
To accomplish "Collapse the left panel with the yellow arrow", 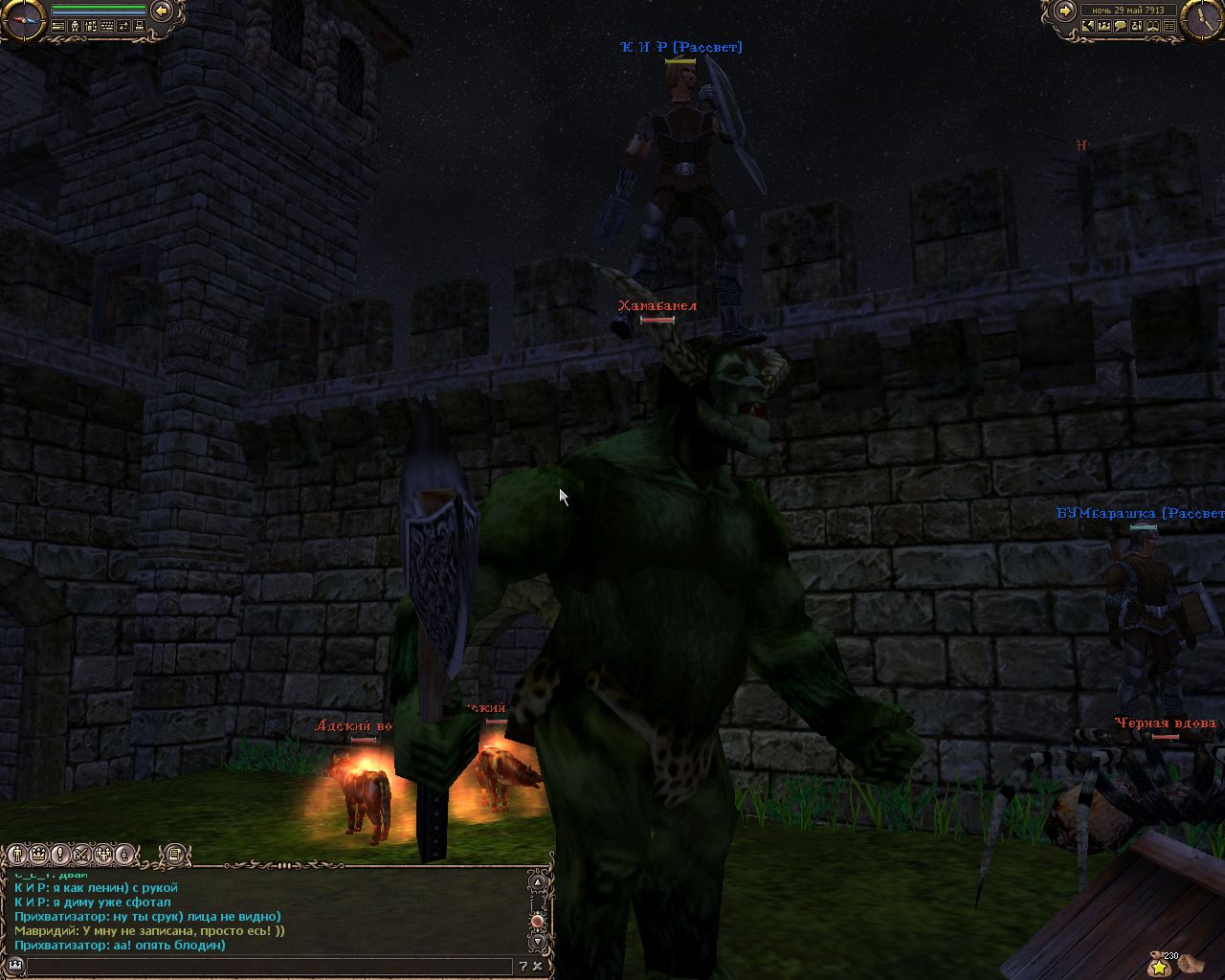I will click(162, 11).
